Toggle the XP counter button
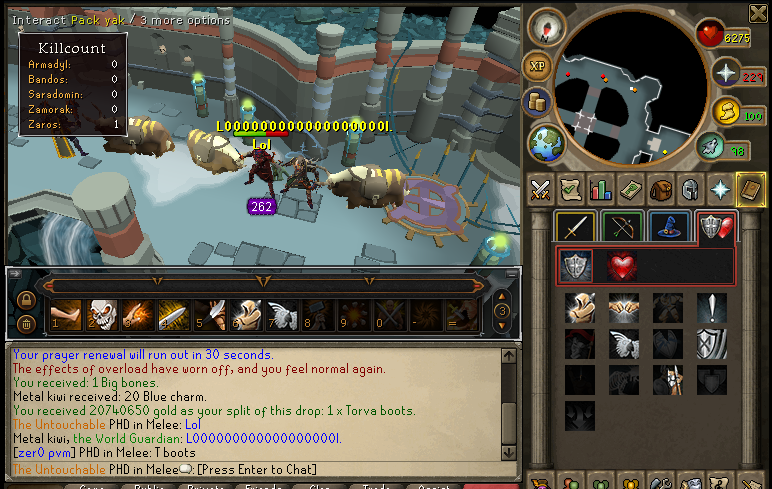The image size is (772, 489). tap(540, 66)
